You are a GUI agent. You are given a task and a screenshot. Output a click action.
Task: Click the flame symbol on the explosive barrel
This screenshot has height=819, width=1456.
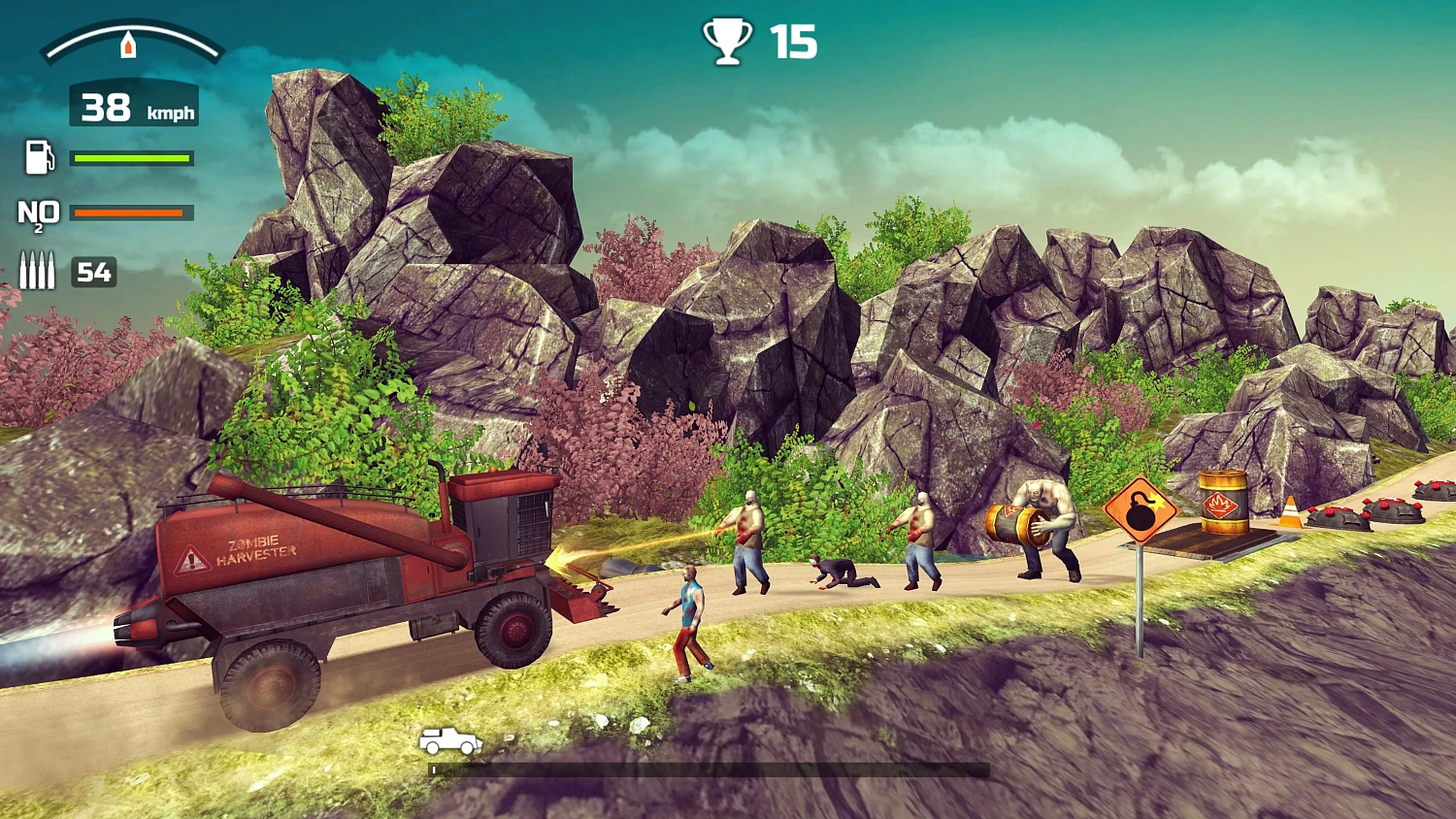(x=1220, y=505)
